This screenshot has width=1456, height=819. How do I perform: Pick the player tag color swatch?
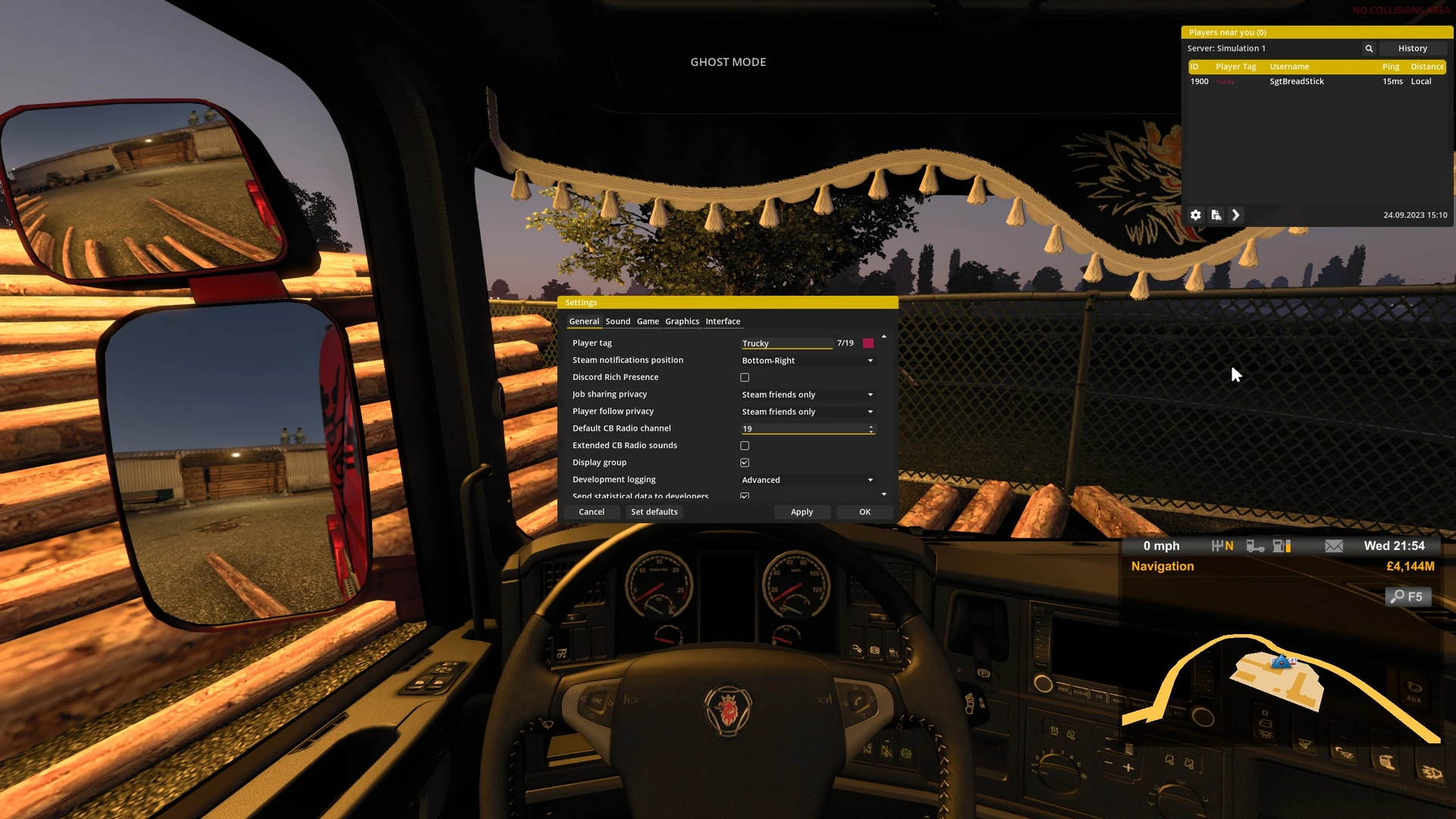(868, 344)
